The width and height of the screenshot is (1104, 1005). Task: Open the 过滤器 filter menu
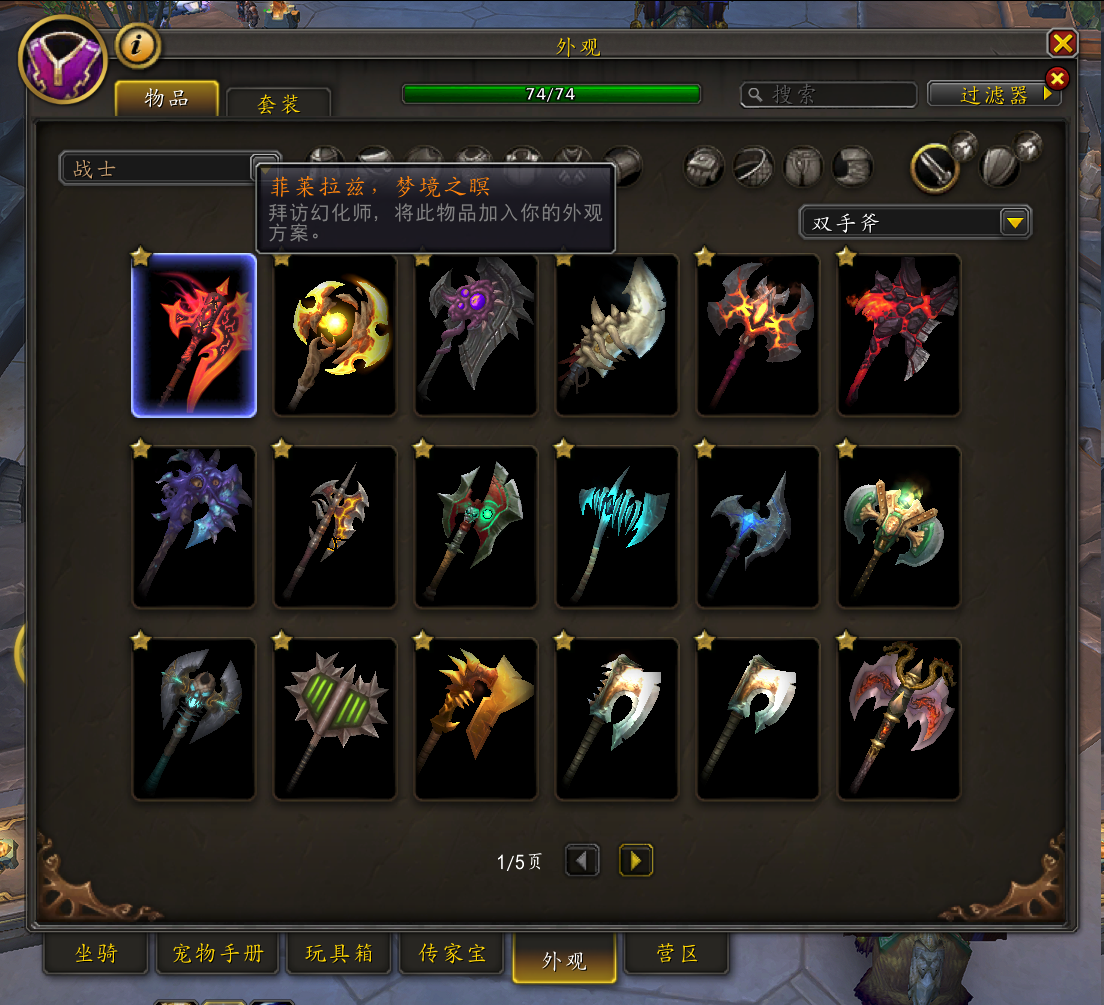(x=994, y=94)
